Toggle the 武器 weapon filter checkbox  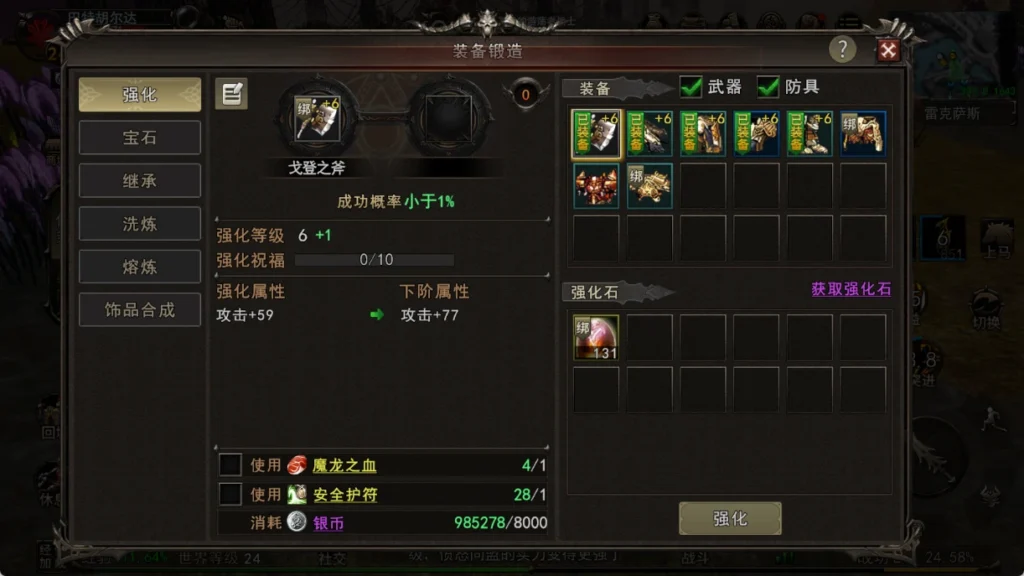click(691, 87)
